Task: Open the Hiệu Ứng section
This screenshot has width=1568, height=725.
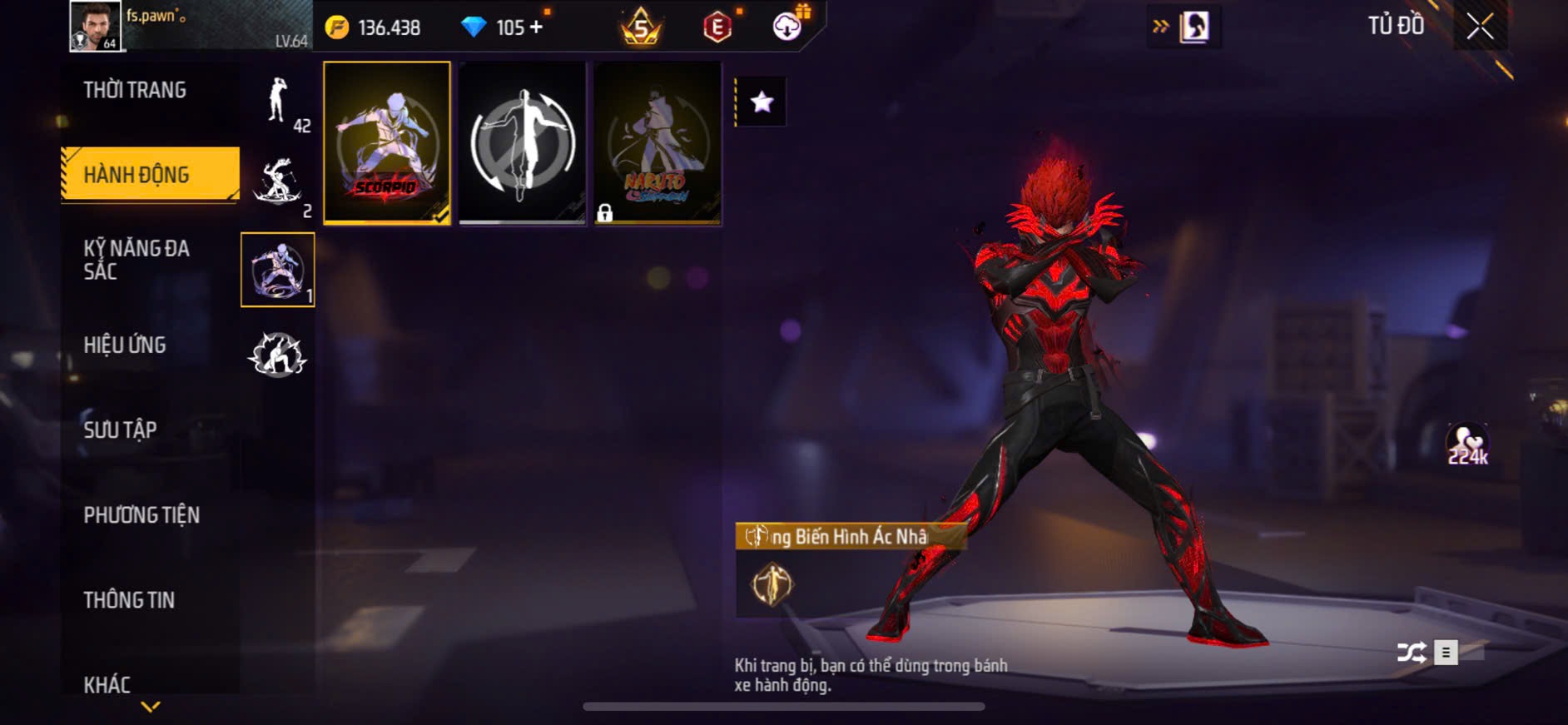Action: point(125,345)
